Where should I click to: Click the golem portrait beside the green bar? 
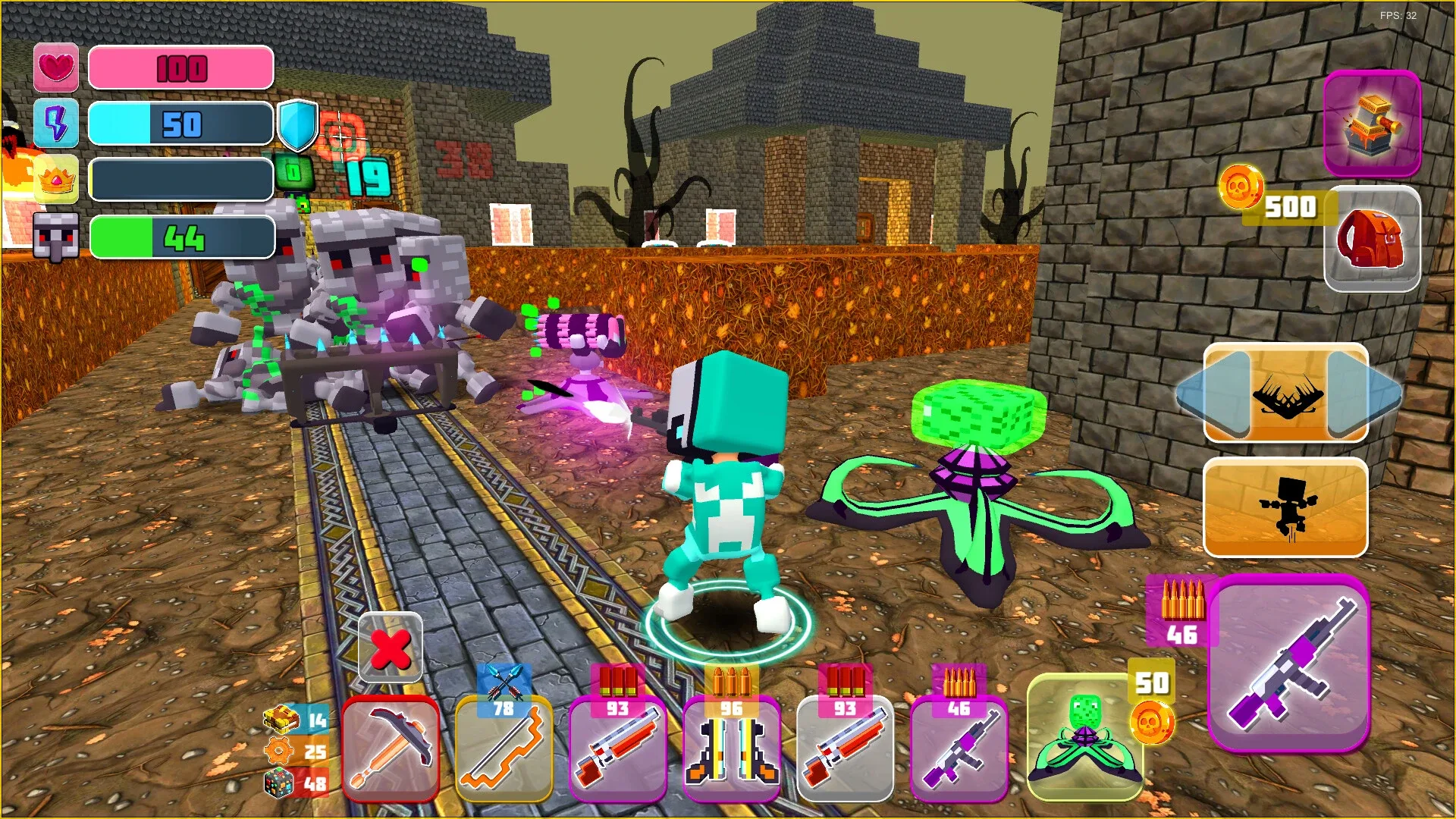tap(57, 235)
